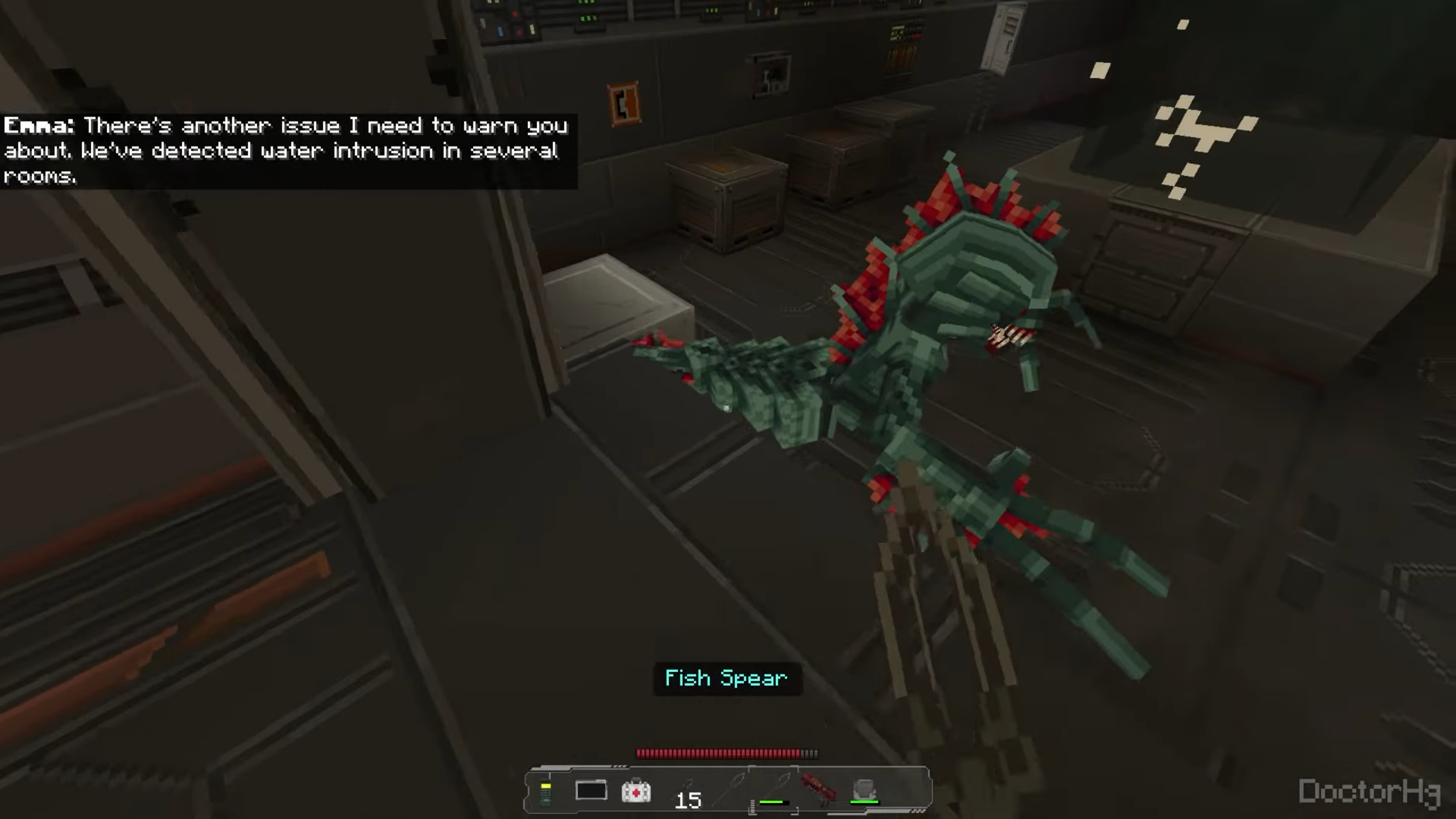The height and width of the screenshot is (819, 1456).
Task: Select the walkie-talkie radio hotbar slot
Action: [x=545, y=792]
